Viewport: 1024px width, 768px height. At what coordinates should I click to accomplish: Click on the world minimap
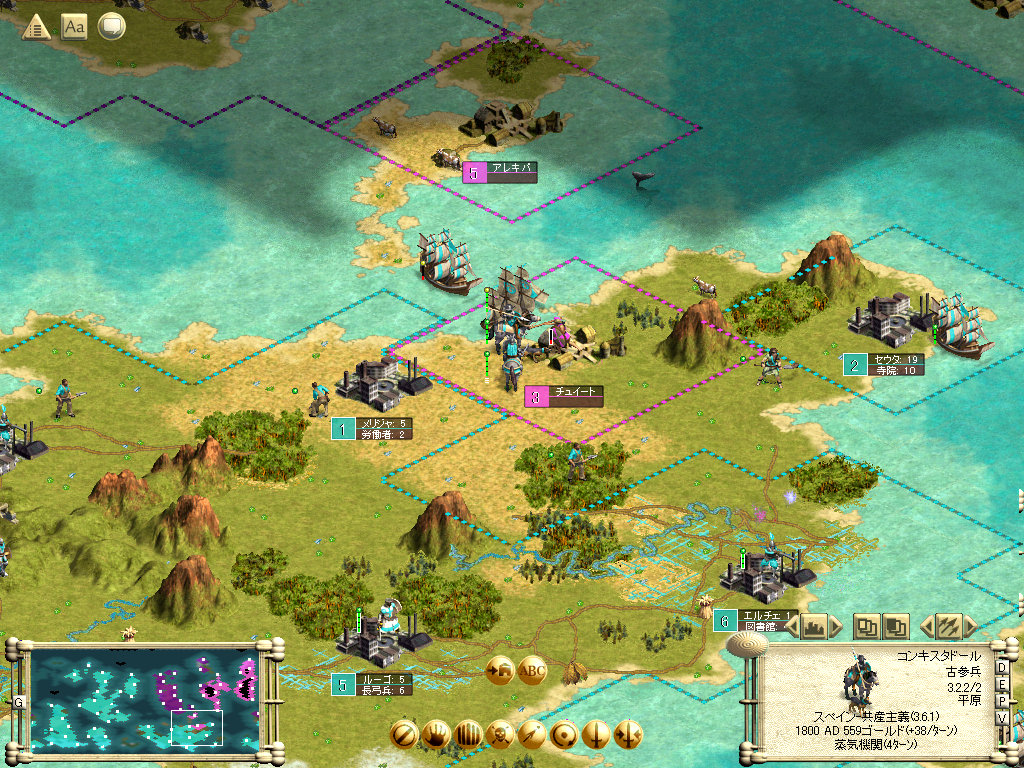[x=144, y=699]
